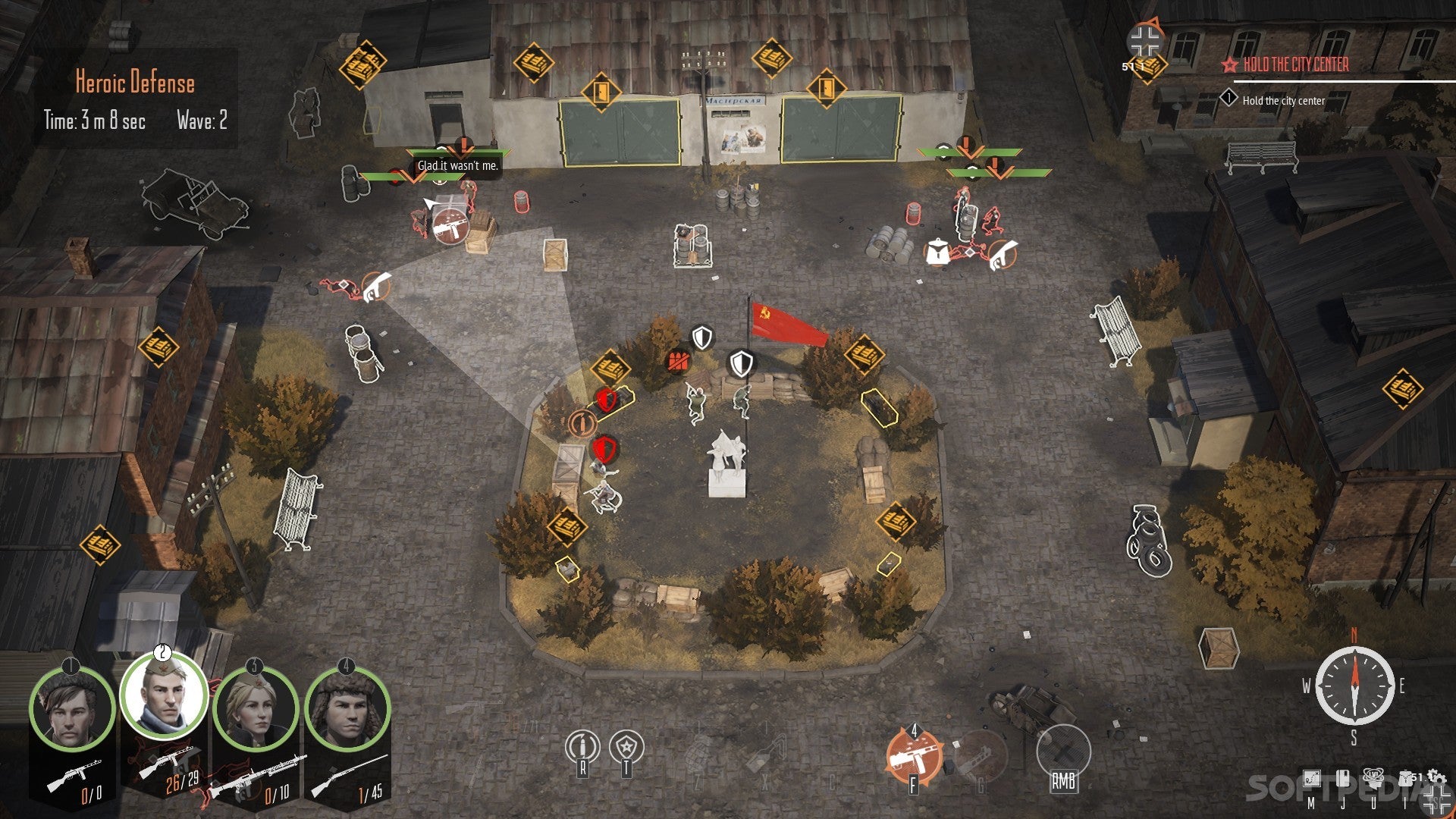The width and height of the screenshot is (1456, 819).
Task: Click the door marker on the left garage door
Action: point(601,93)
